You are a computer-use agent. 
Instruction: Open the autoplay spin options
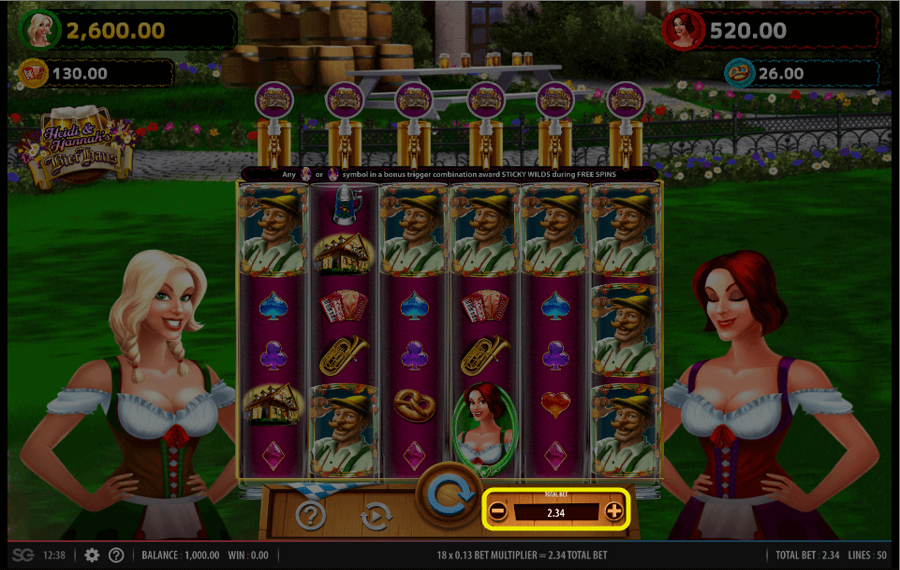pyautogui.click(x=373, y=516)
